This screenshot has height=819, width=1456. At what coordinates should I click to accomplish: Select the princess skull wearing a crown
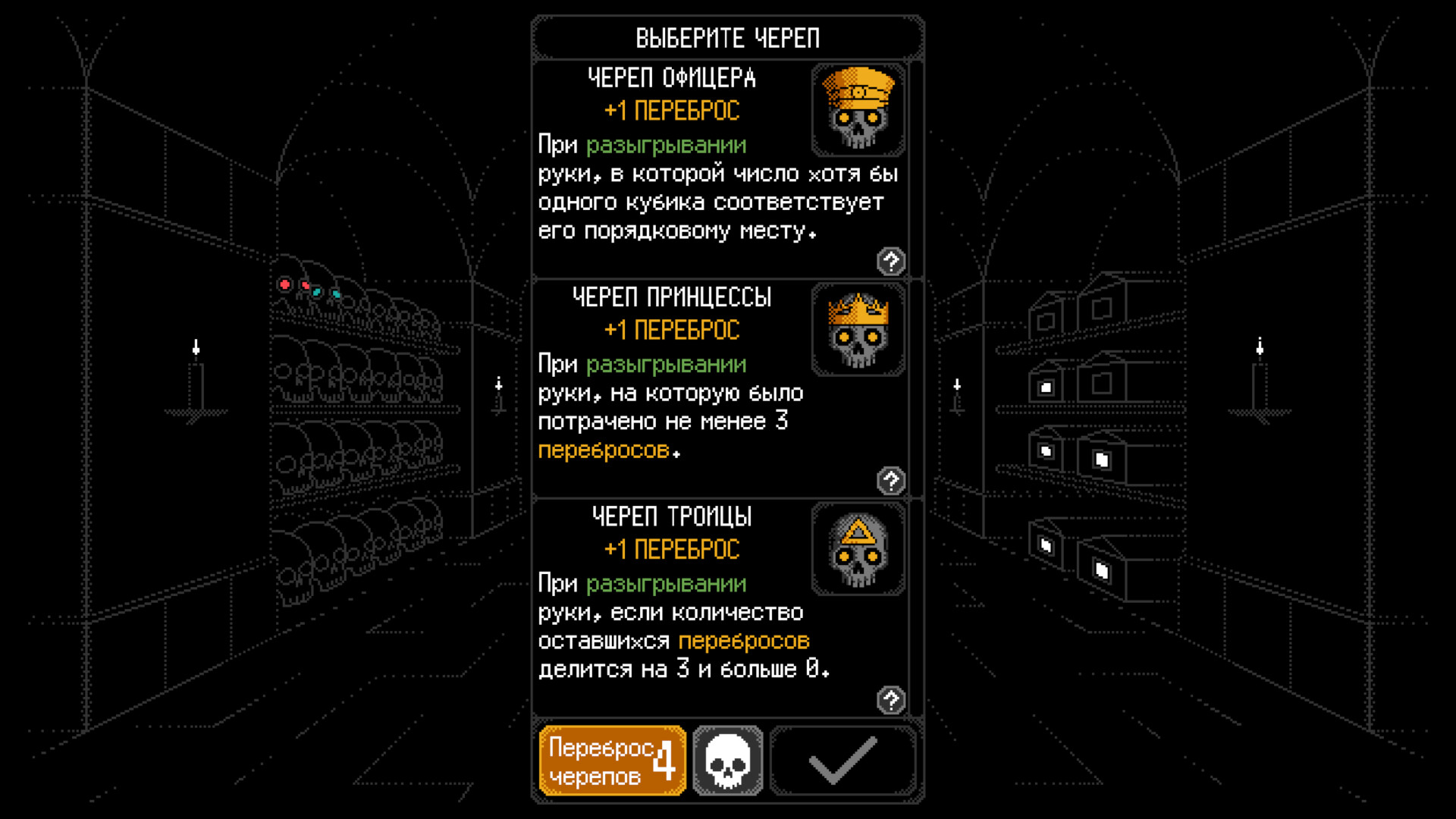point(858,329)
